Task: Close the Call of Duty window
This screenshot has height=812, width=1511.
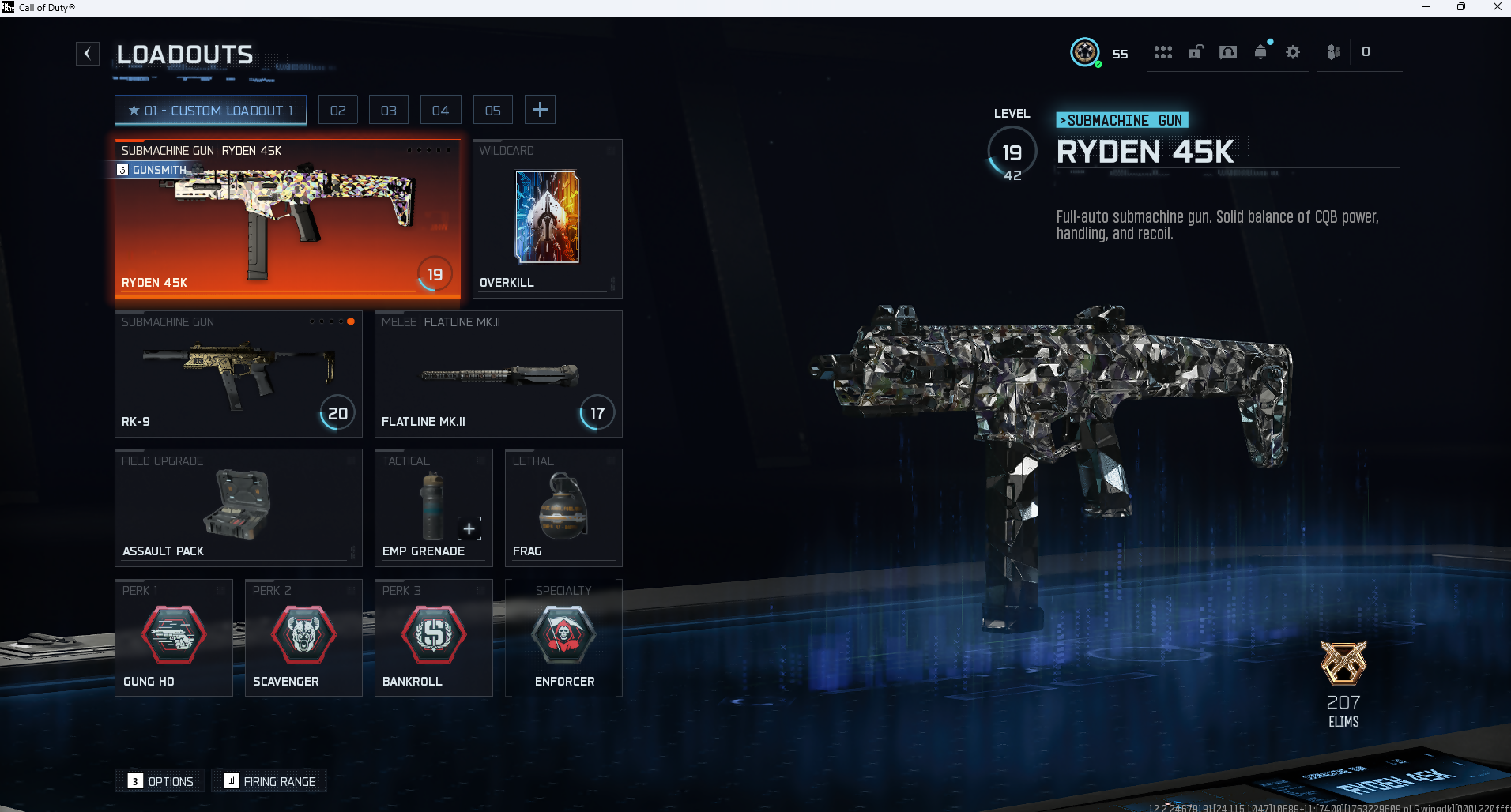Action: point(1497,7)
